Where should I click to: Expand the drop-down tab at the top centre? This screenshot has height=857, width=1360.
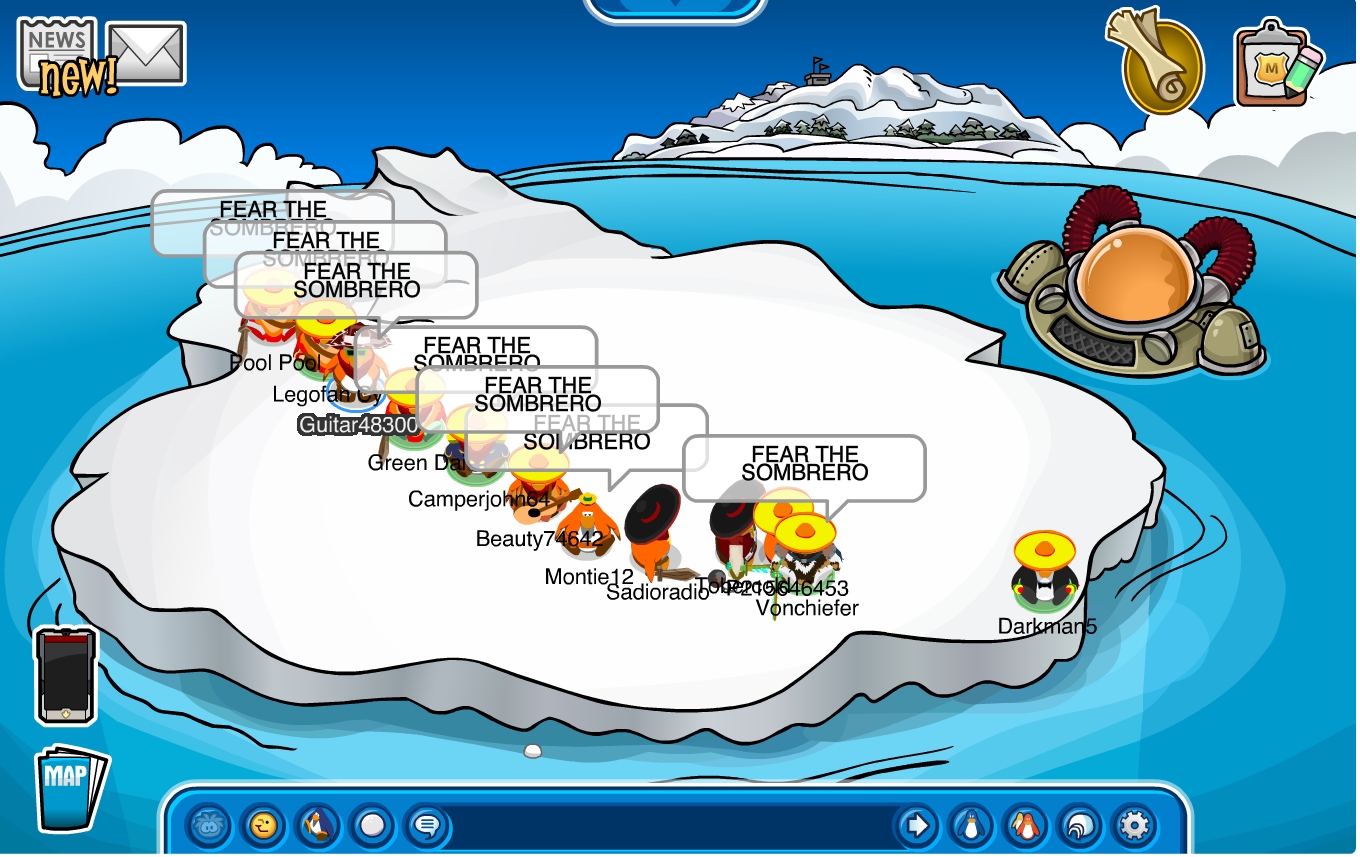click(674, 8)
